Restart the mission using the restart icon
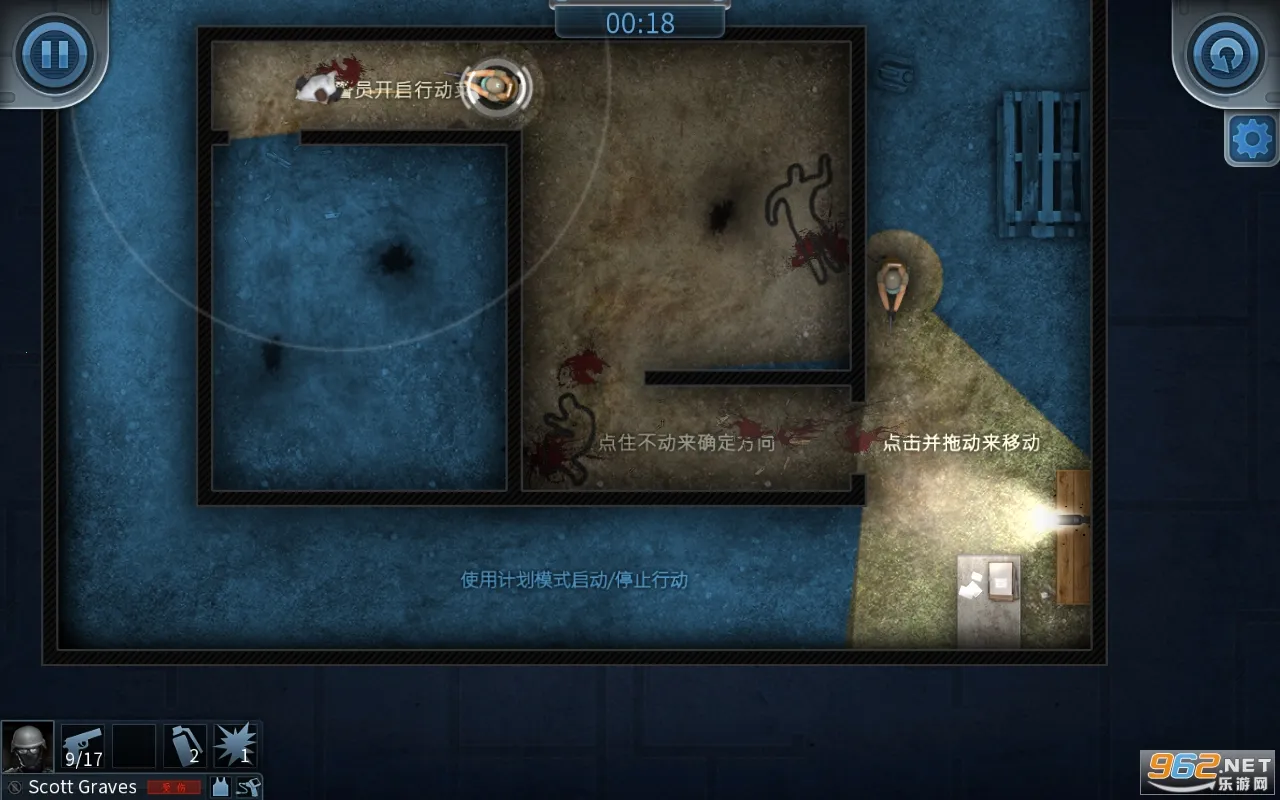 1224,55
